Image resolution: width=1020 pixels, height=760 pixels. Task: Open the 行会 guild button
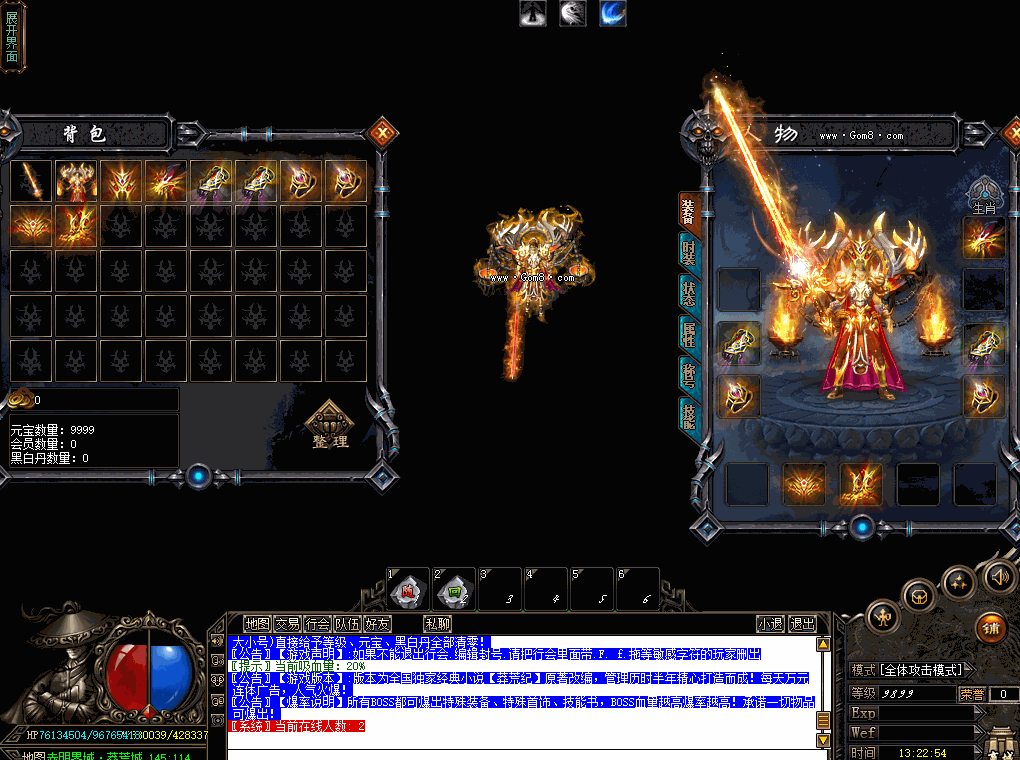click(x=318, y=624)
